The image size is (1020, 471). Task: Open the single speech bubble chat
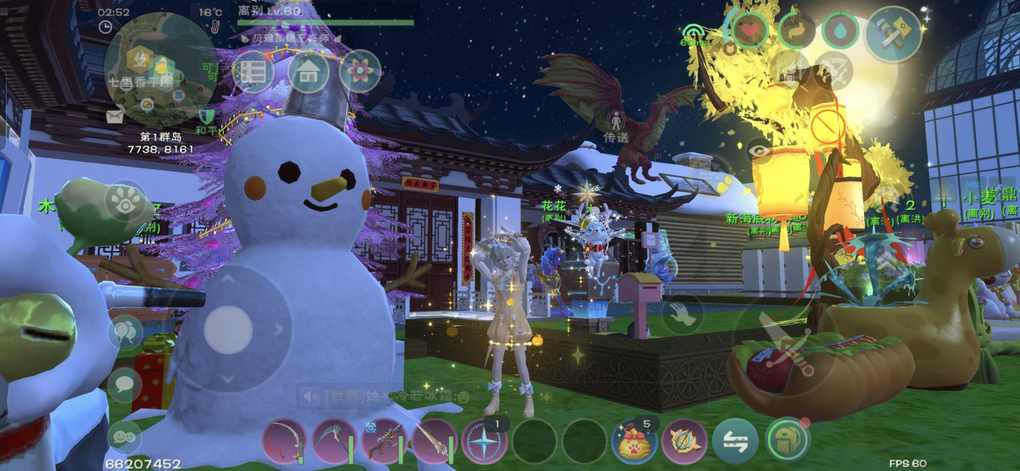pos(124,384)
